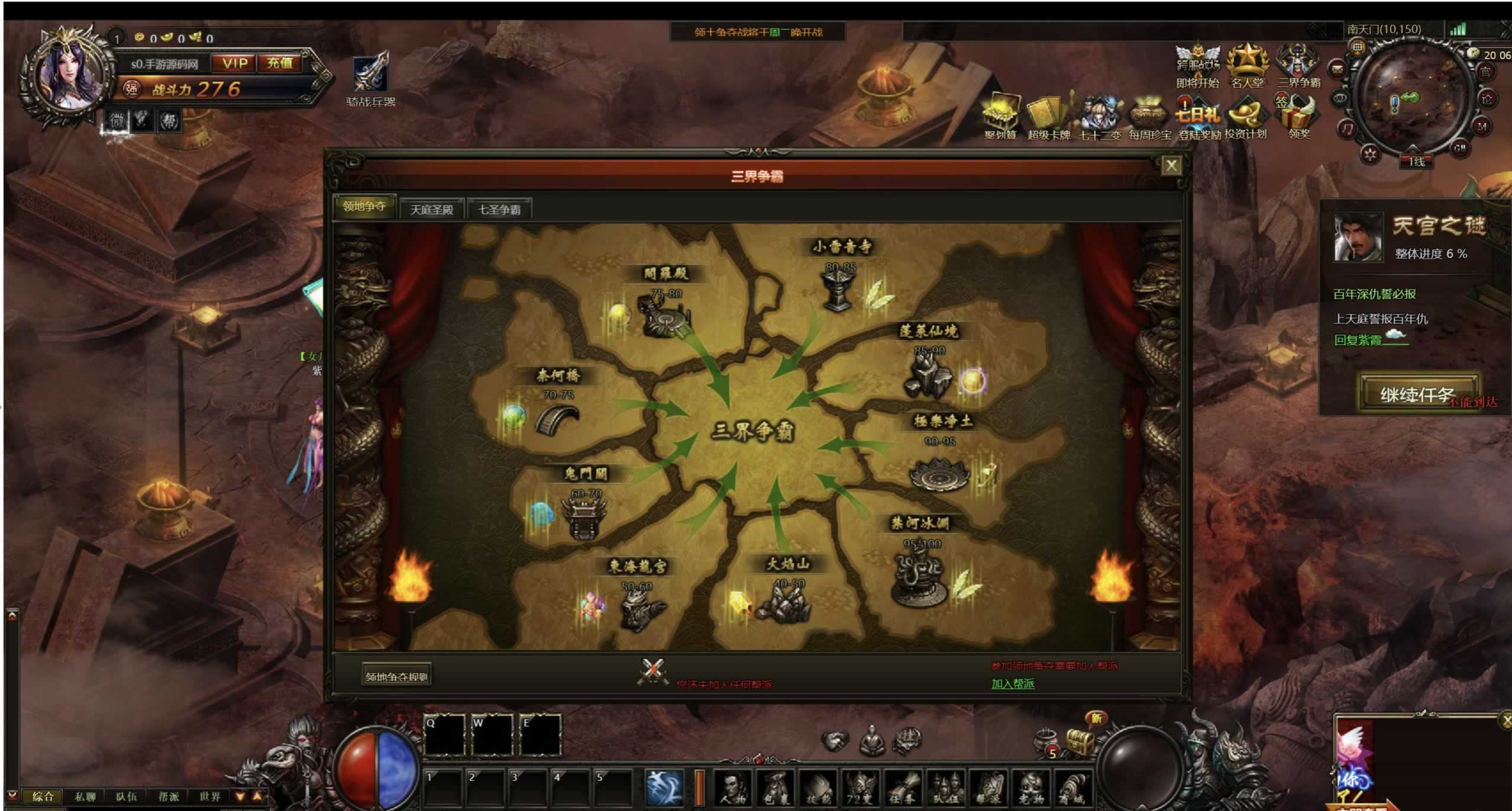
Task: Click the 继续任务 quest button
Action: coord(1417,393)
